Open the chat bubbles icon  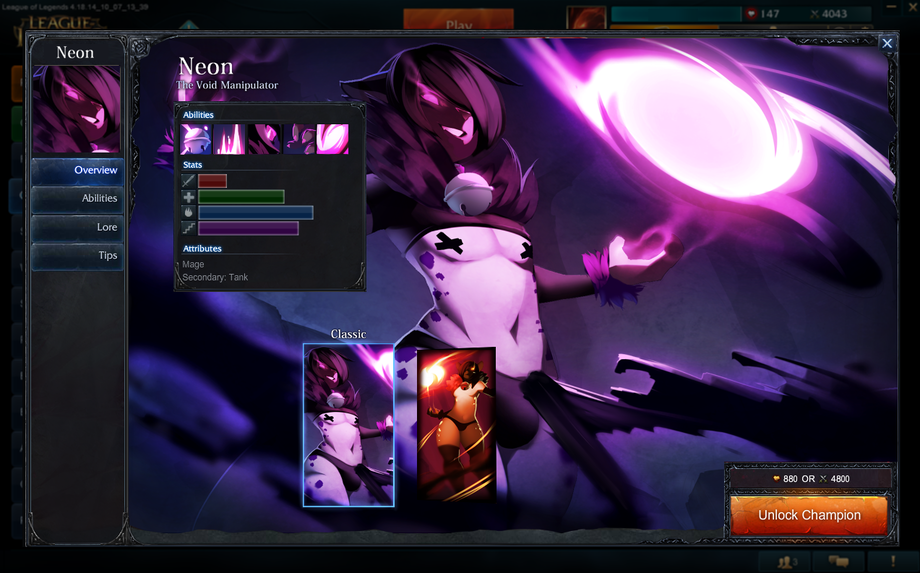click(838, 562)
